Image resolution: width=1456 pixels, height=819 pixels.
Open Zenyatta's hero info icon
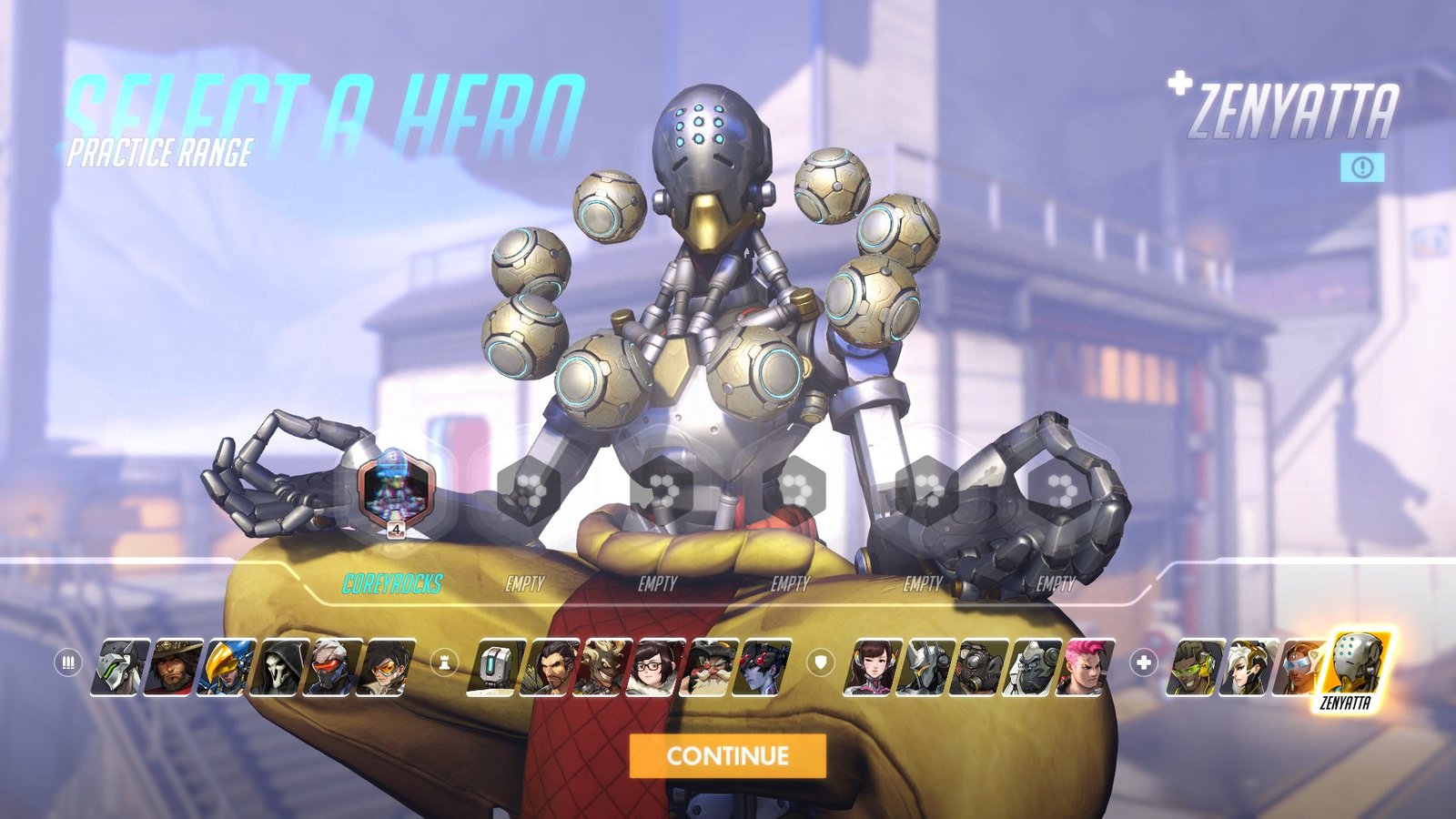click(1362, 167)
